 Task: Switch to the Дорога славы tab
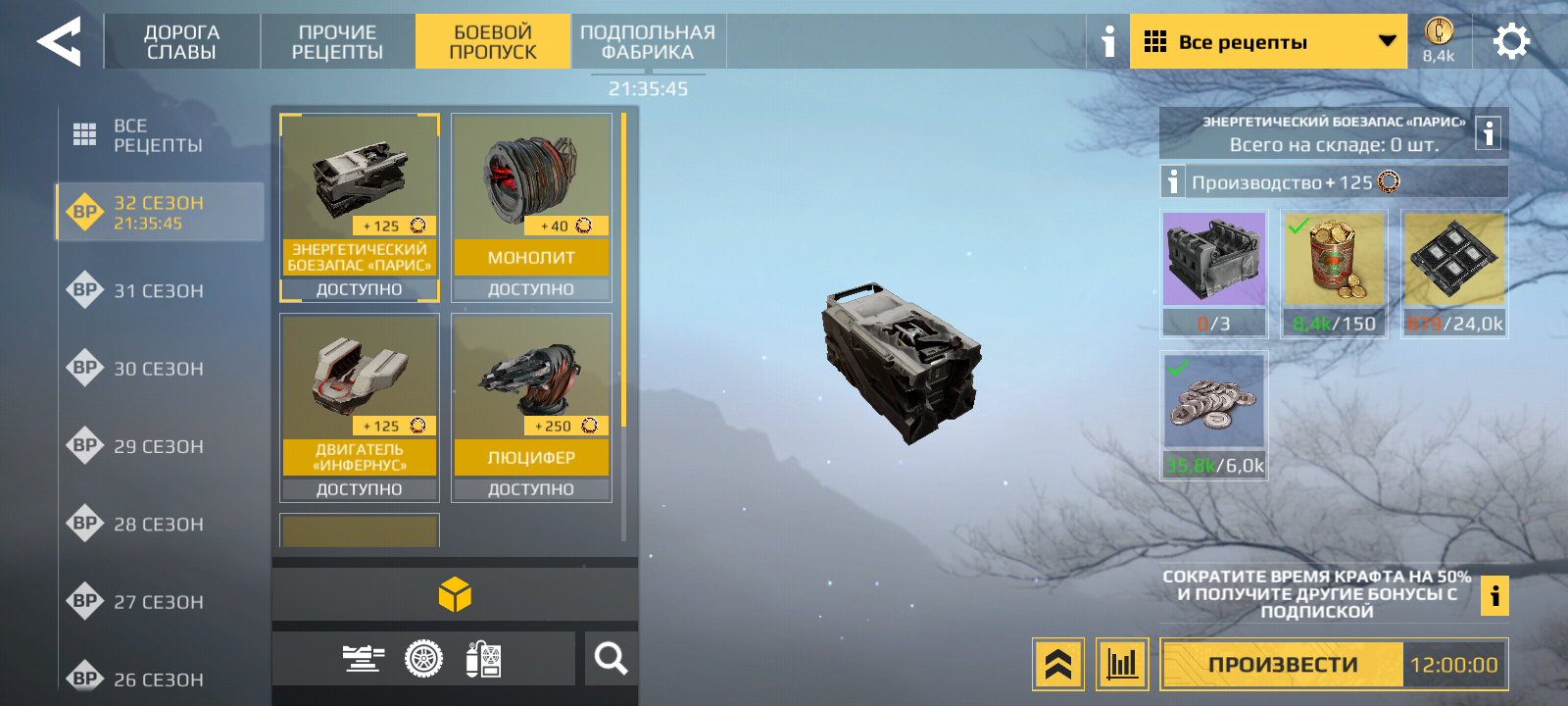(181, 42)
